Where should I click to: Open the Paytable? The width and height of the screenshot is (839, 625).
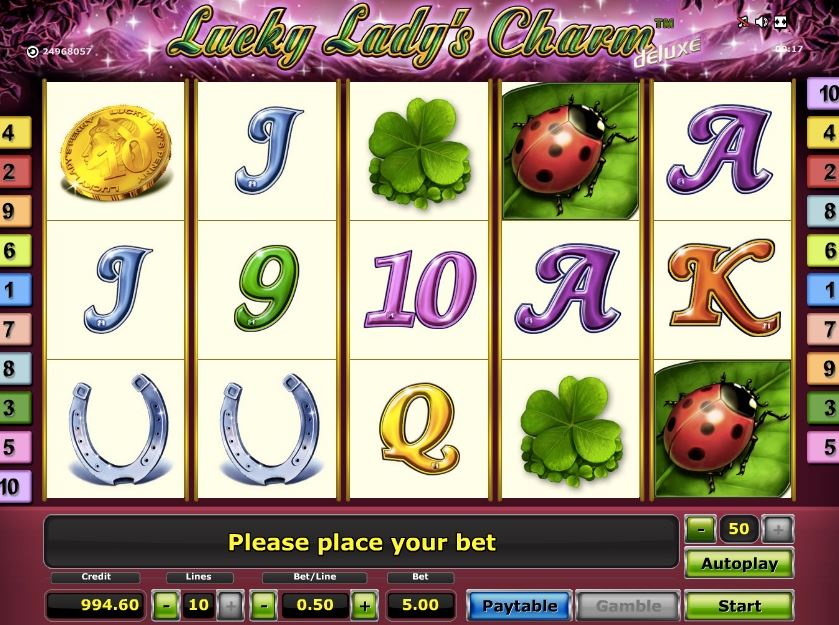coord(519,605)
